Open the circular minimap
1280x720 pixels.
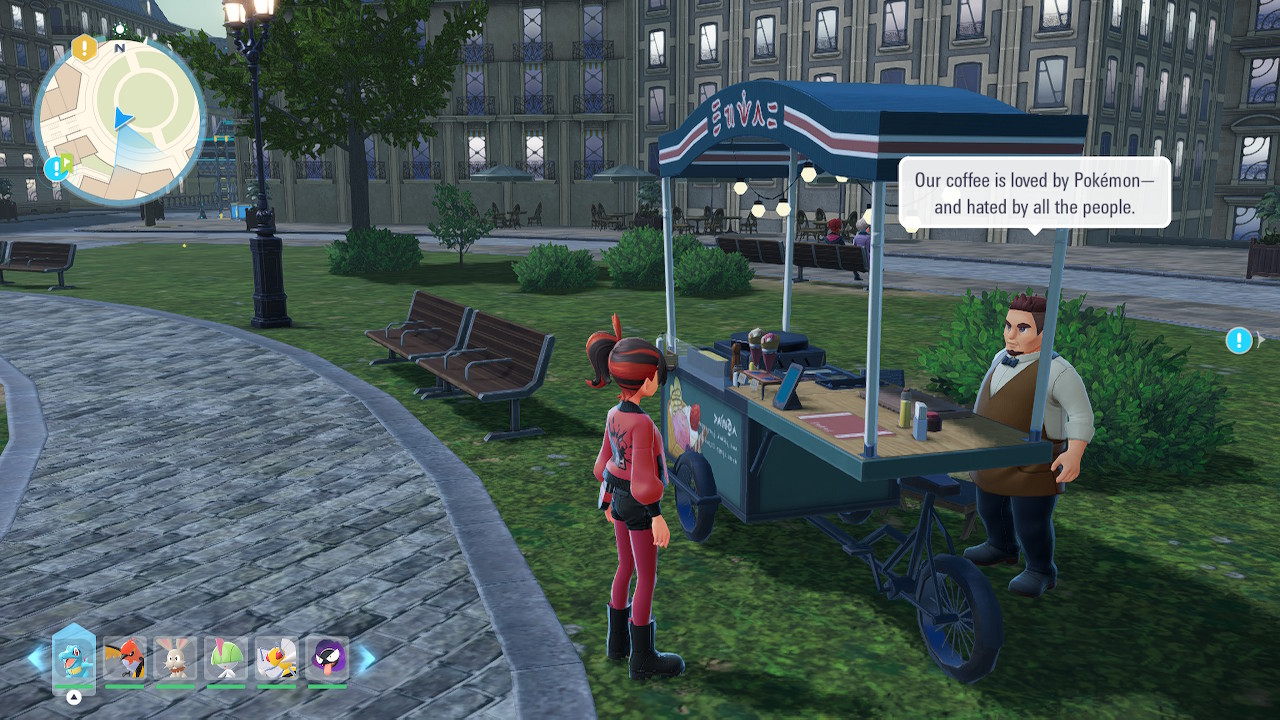click(x=120, y=118)
